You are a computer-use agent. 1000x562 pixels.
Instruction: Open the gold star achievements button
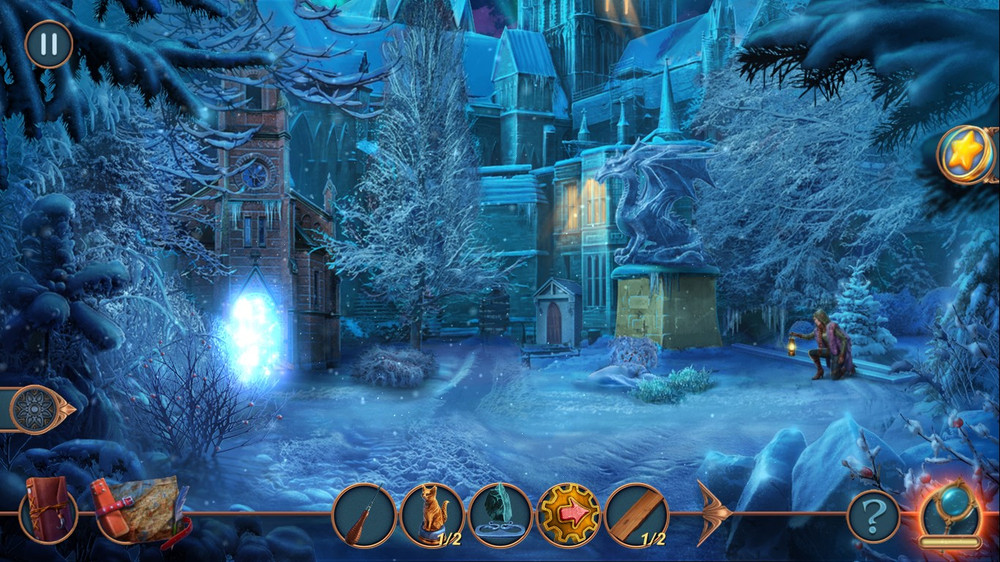pos(965,154)
